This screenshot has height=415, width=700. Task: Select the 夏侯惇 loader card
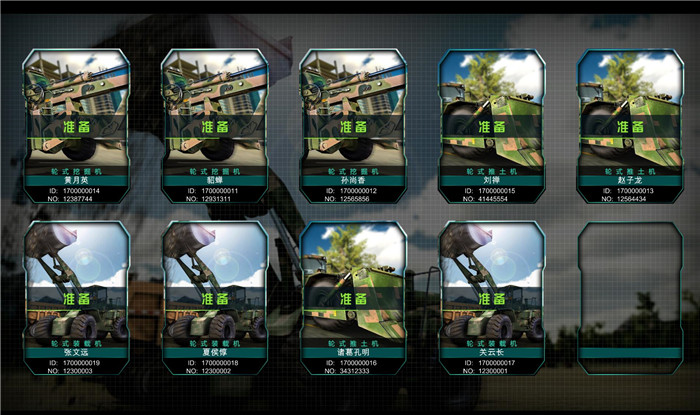pos(215,298)
